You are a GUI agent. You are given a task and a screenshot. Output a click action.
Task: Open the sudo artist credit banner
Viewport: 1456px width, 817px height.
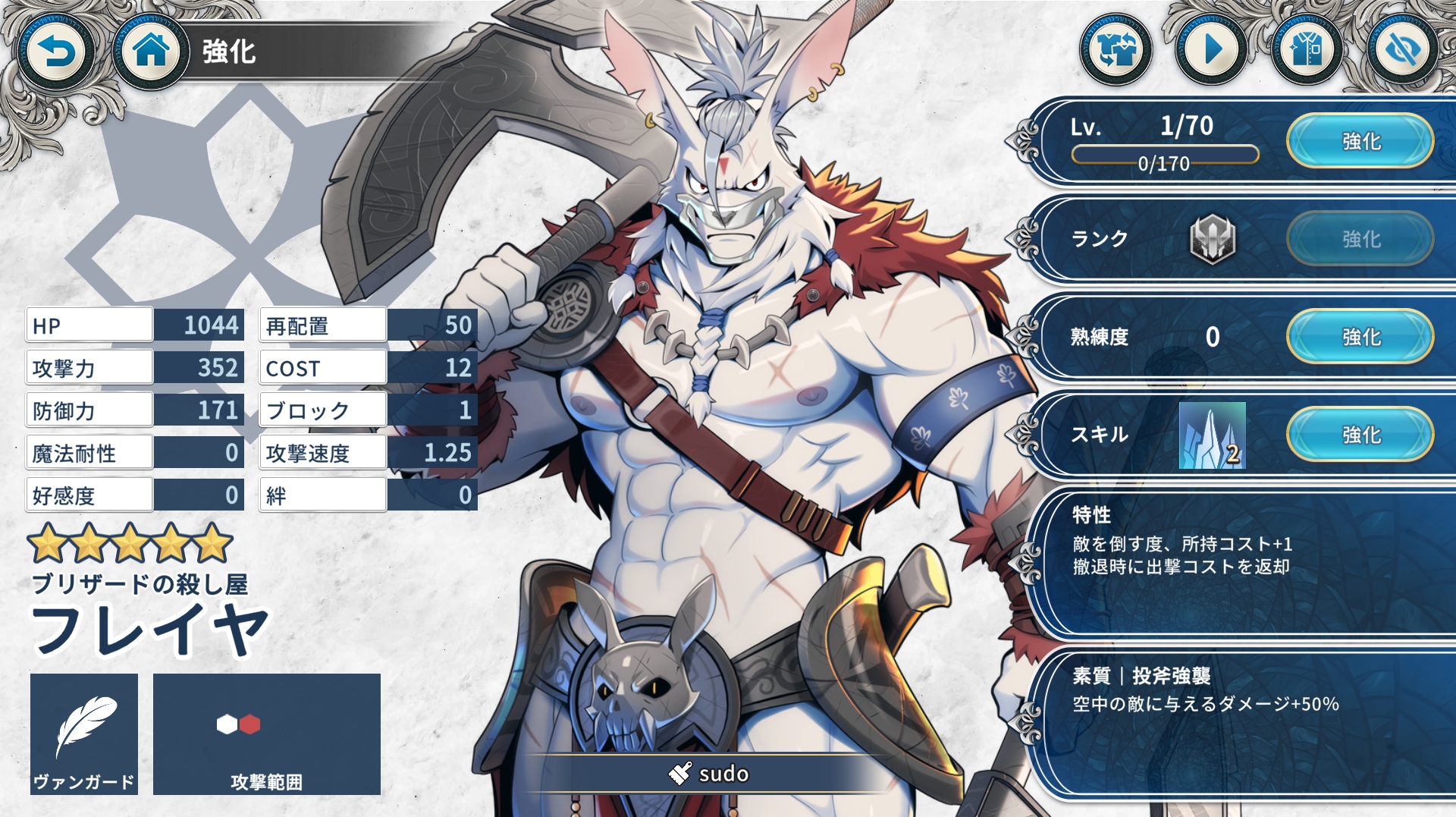pyautogui.click(x=709, y=773)
